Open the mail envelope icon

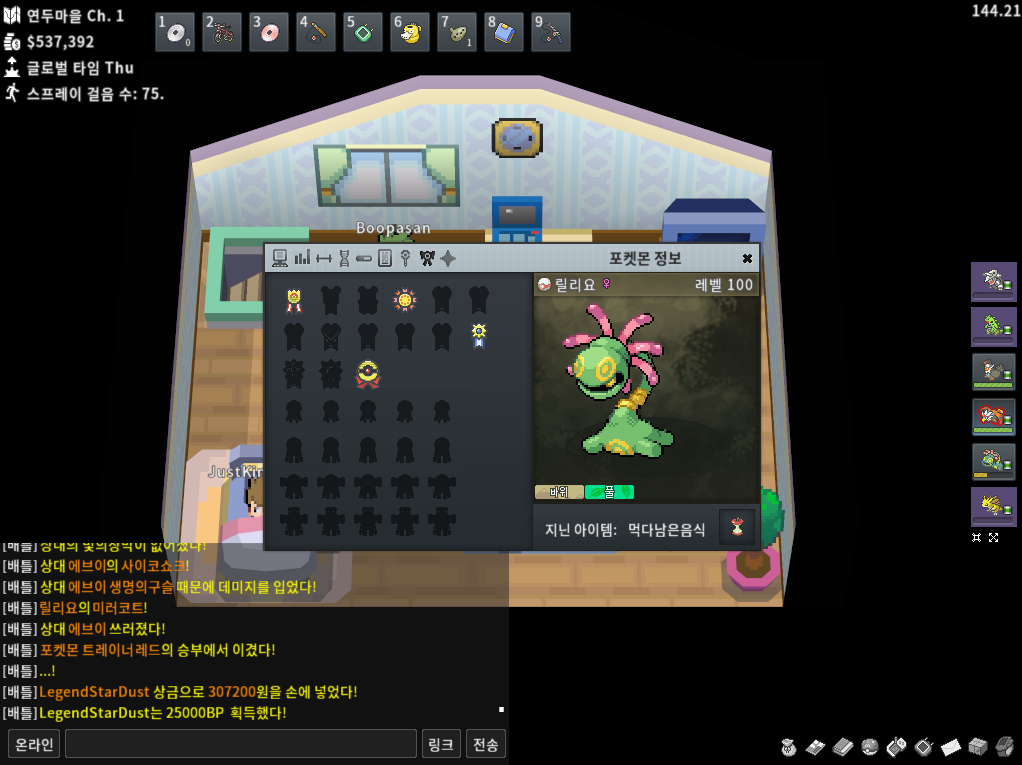coord(951,746)
